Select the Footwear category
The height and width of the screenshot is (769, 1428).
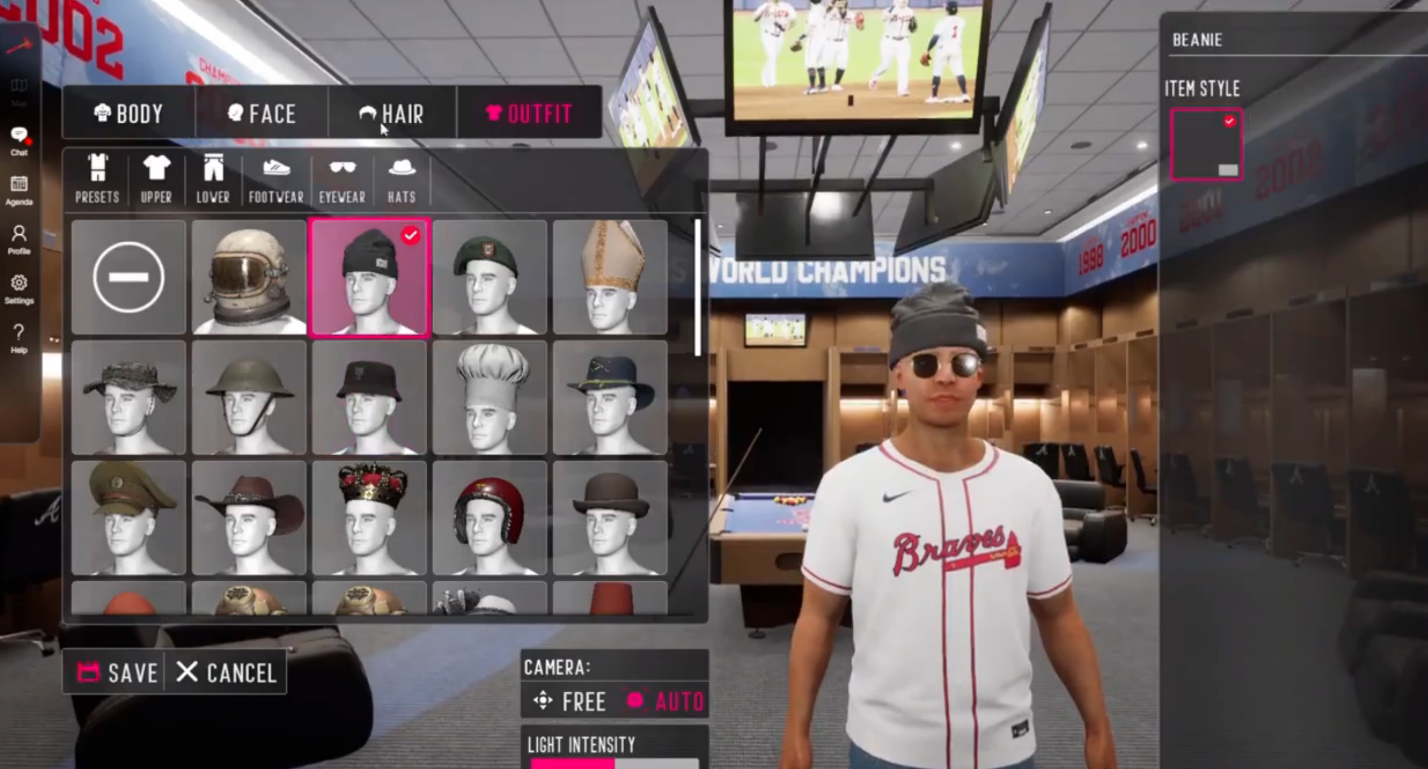(x=276, y=179)
